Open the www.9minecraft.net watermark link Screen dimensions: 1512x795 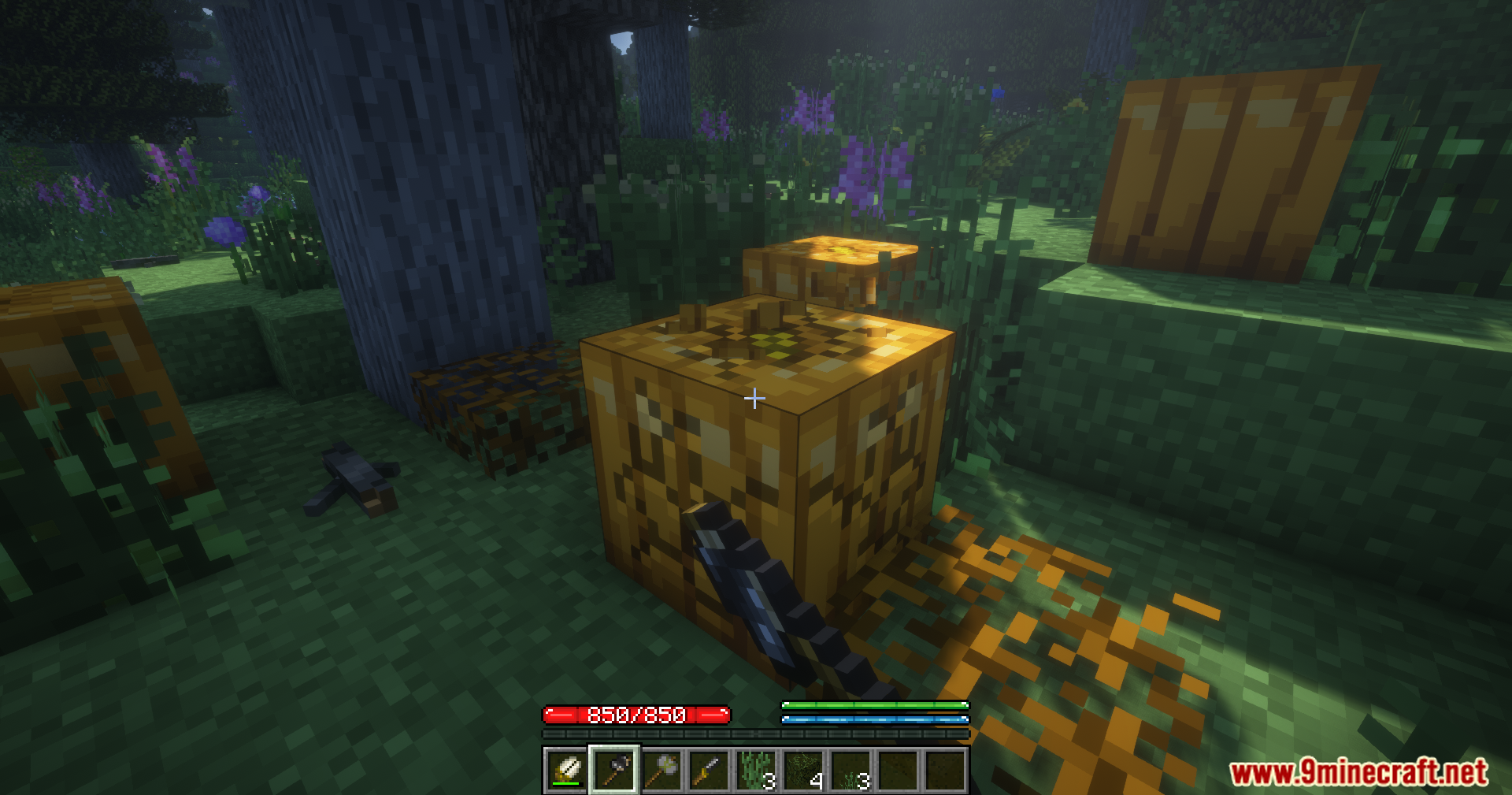tap(1358, 772)
